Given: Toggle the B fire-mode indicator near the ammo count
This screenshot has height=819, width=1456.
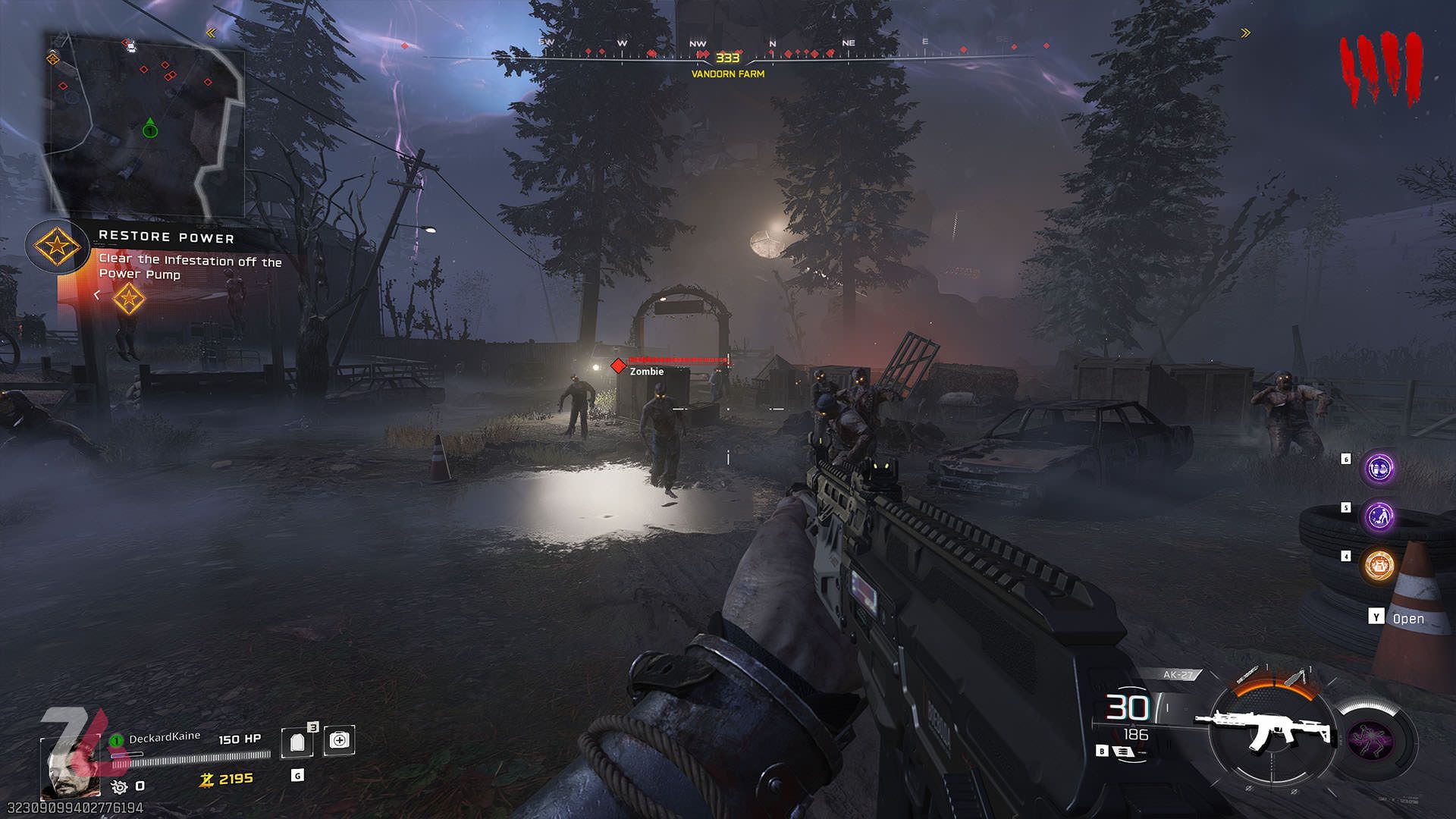Looking at the screenshot, I should click(x=1102, y=752).
